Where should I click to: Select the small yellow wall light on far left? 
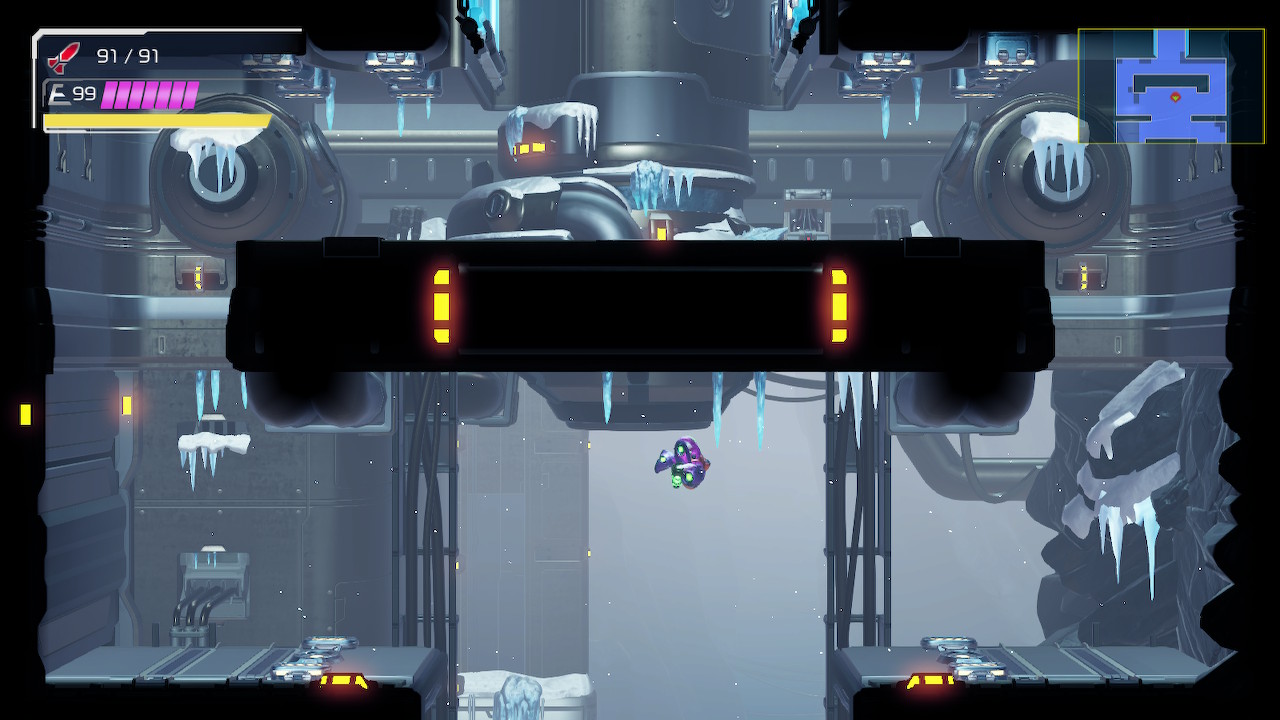[24, 412]
